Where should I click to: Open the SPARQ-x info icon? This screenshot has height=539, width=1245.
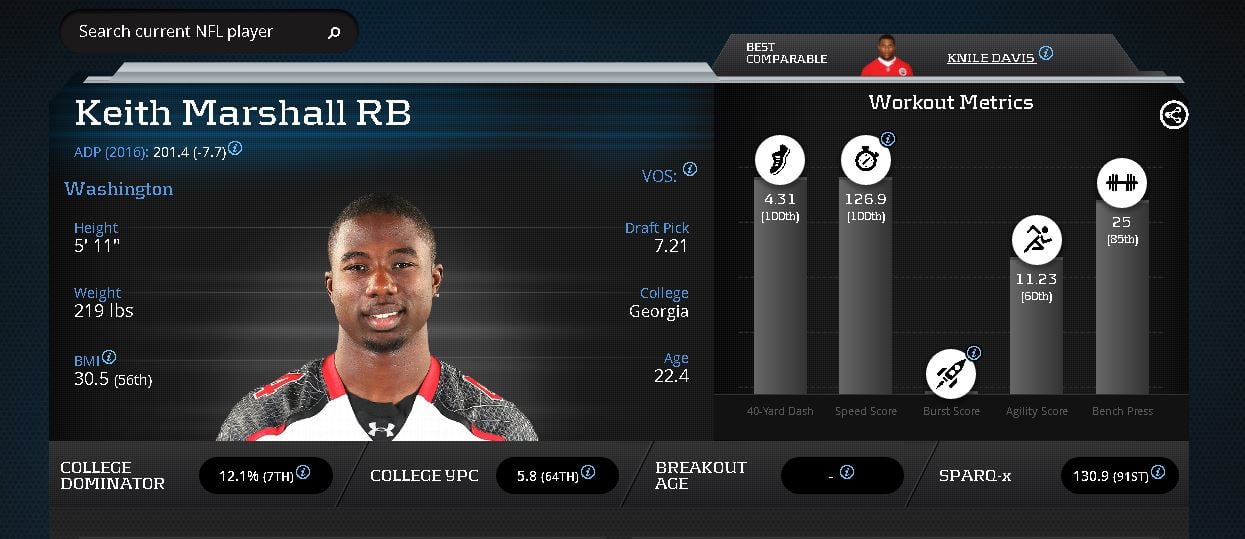point(1157,472)
